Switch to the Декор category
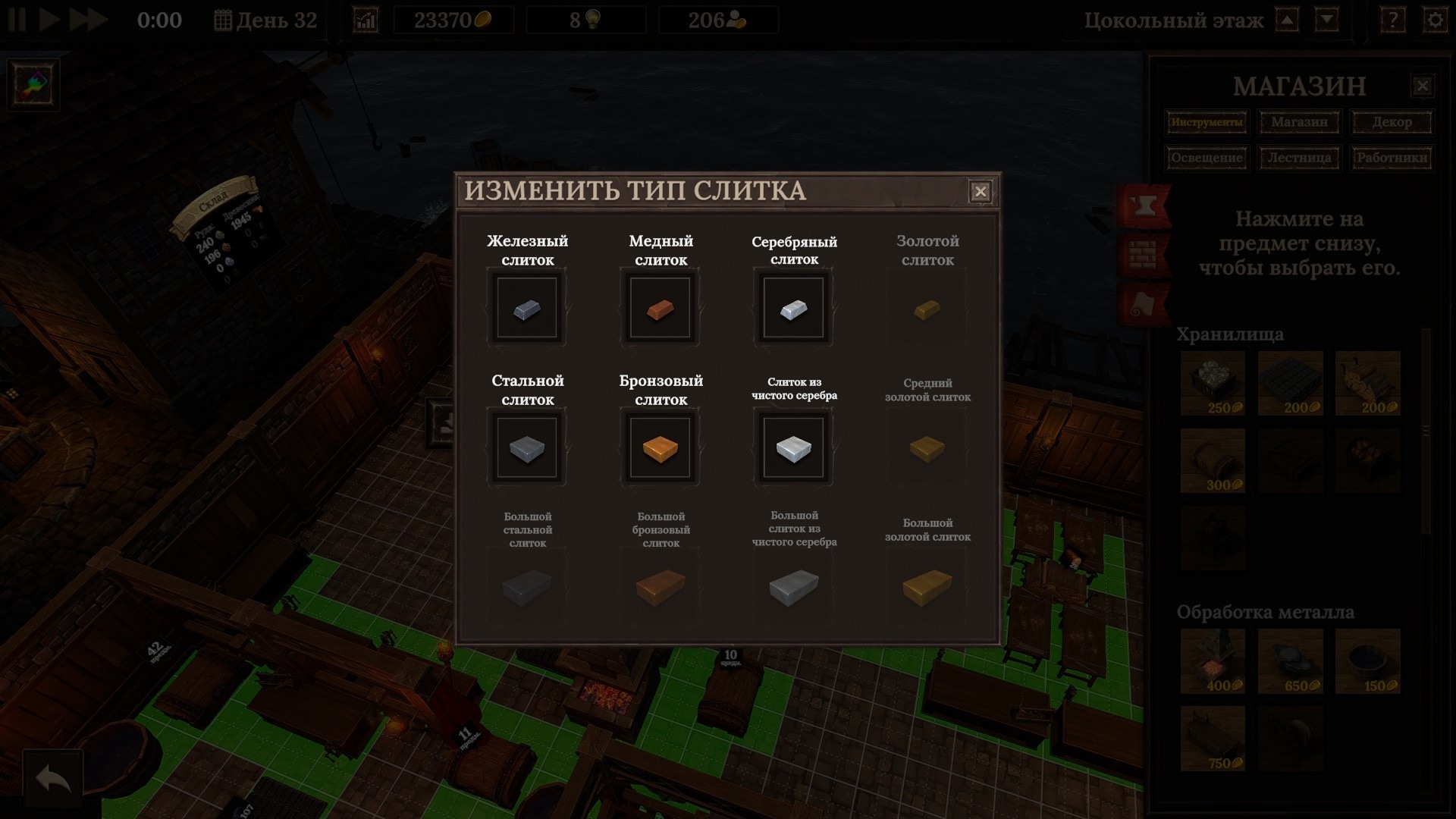The image size is (1456, 819). [1392, 122]
